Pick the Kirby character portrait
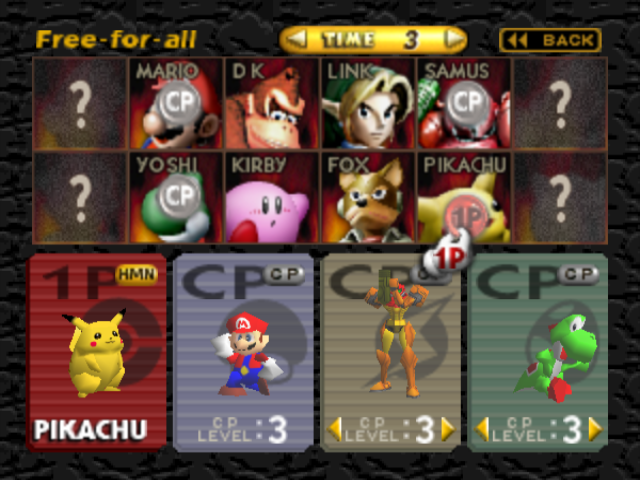The image size is (640, 480). point(271,197)
